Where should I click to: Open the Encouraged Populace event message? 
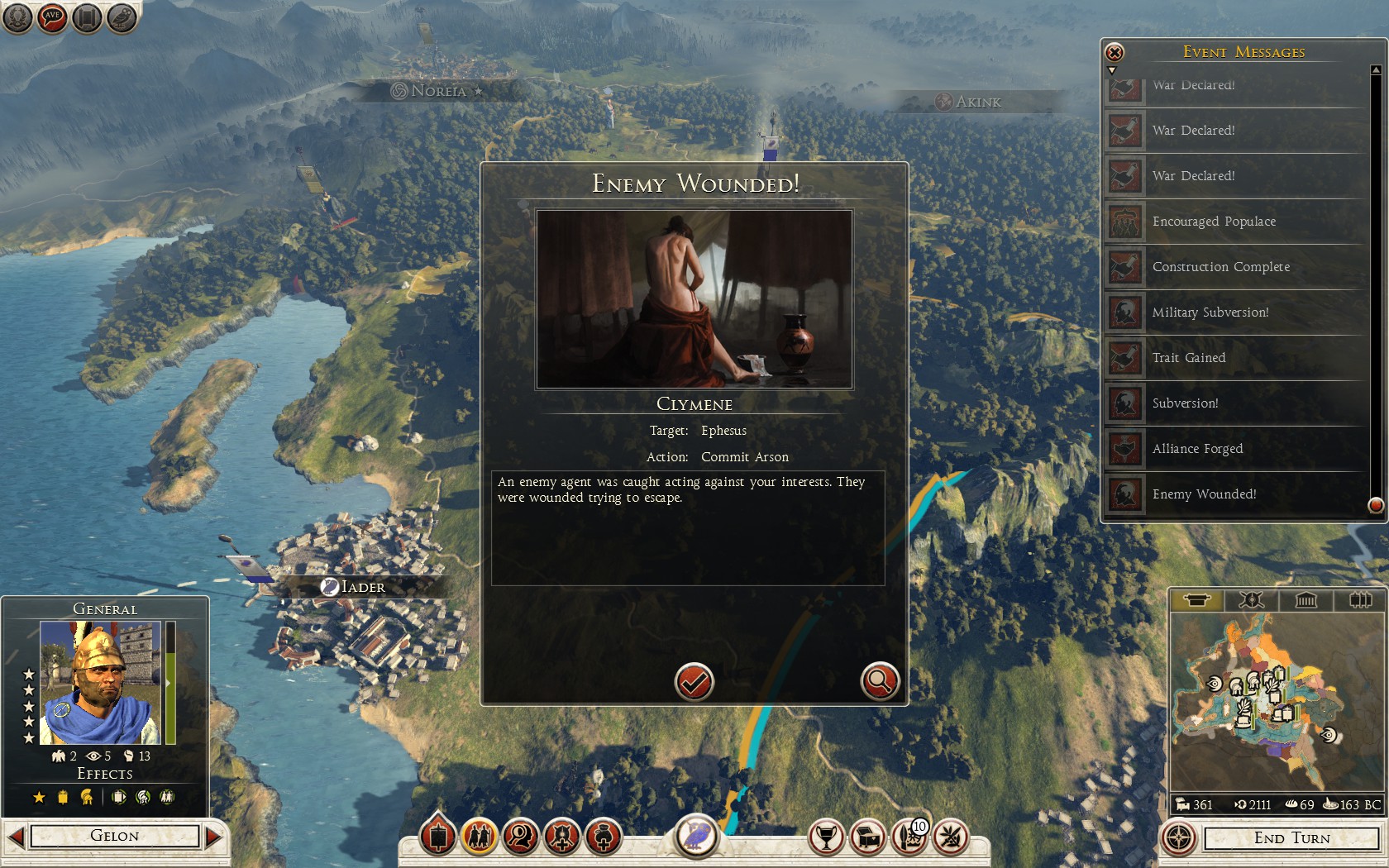coord(1214,222)
